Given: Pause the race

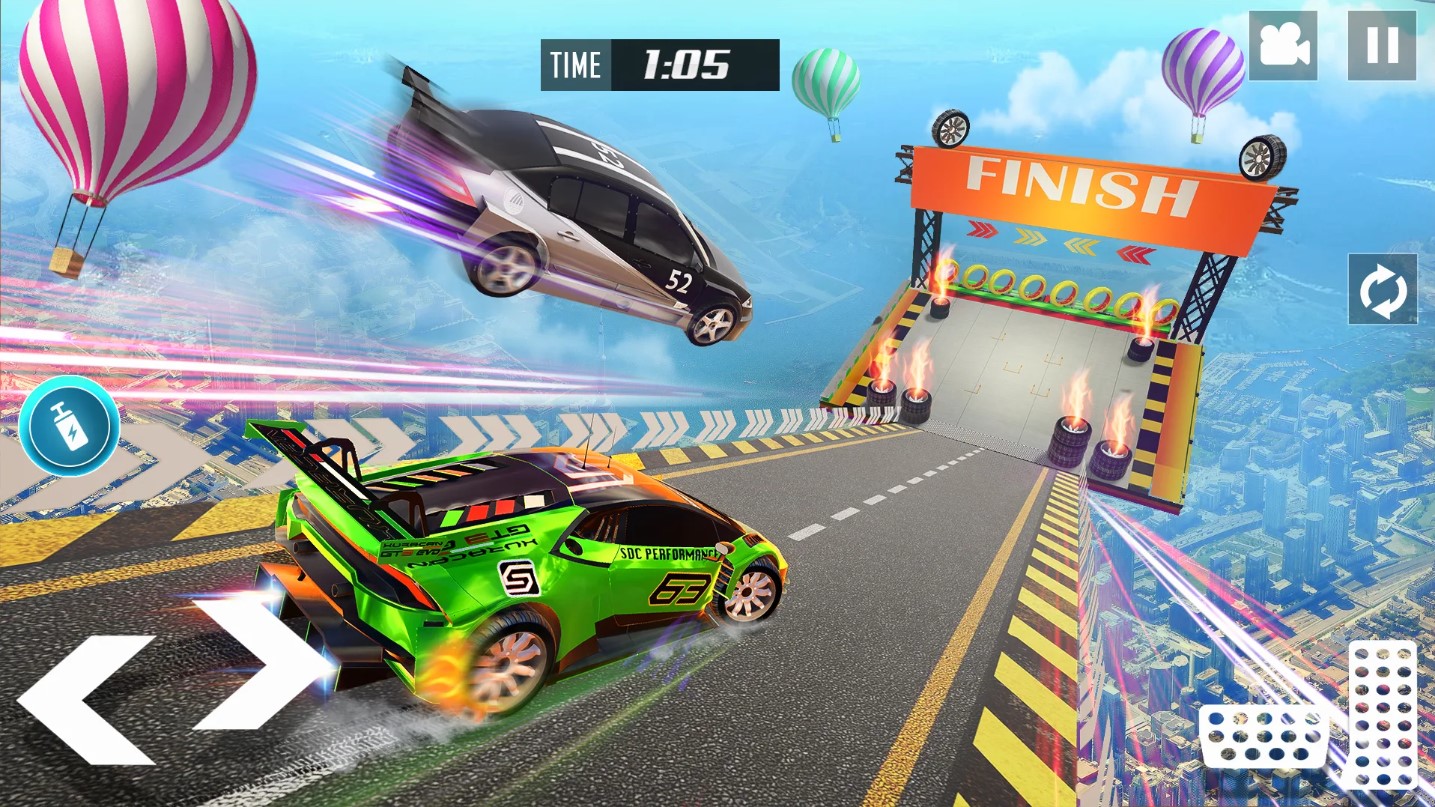Looking at the screenshot, I should (1381, 45).
